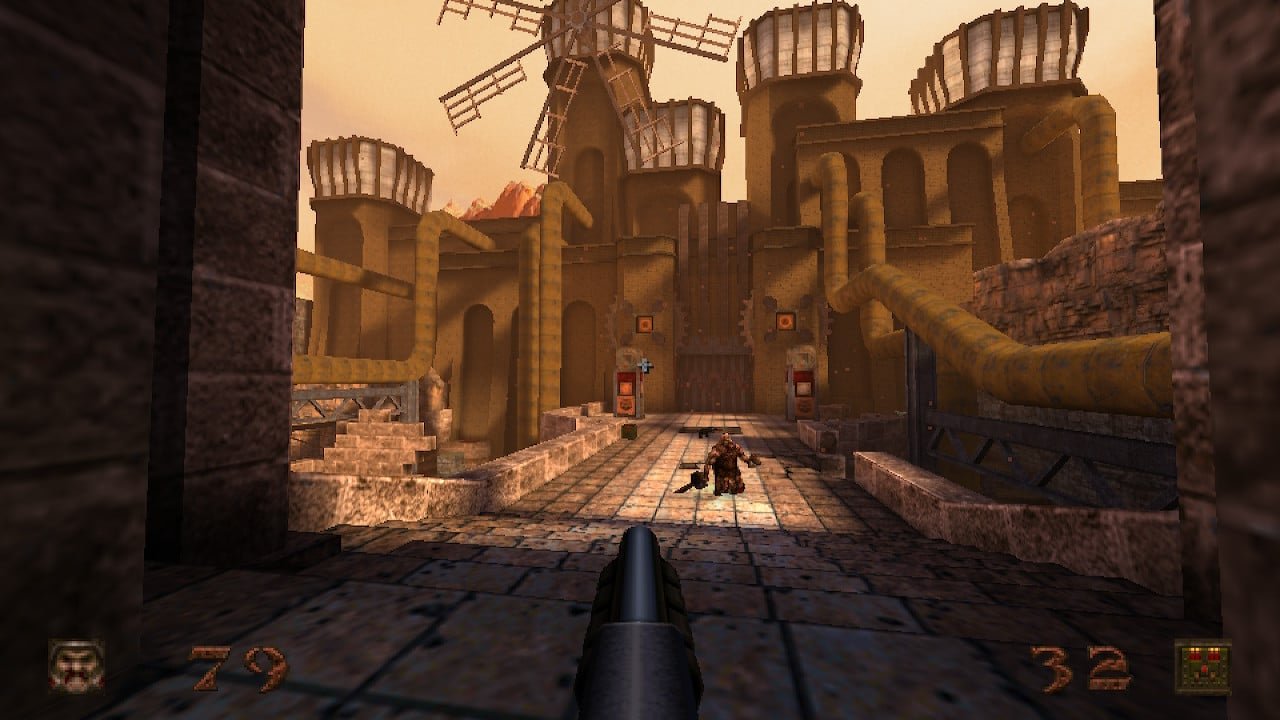This screenshot has height=720, width=1280.
Task: Click the green ammo crate near the left steps
Action: (628, 432)
